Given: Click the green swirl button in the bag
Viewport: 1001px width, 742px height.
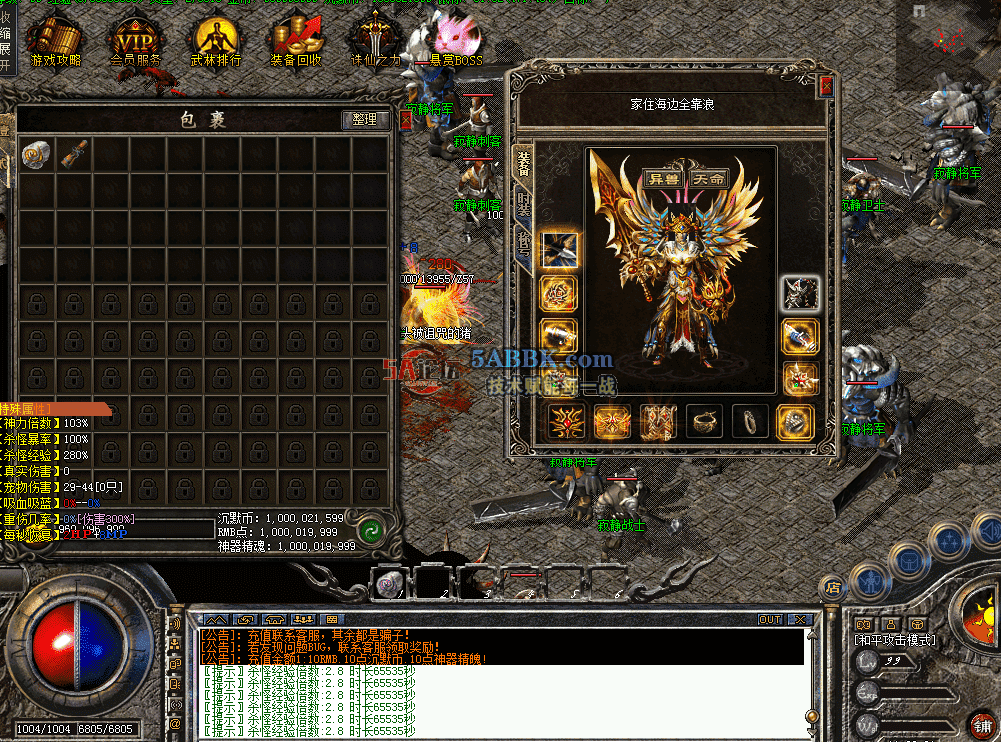Looking at the screenshot, I should pos(370,528).
